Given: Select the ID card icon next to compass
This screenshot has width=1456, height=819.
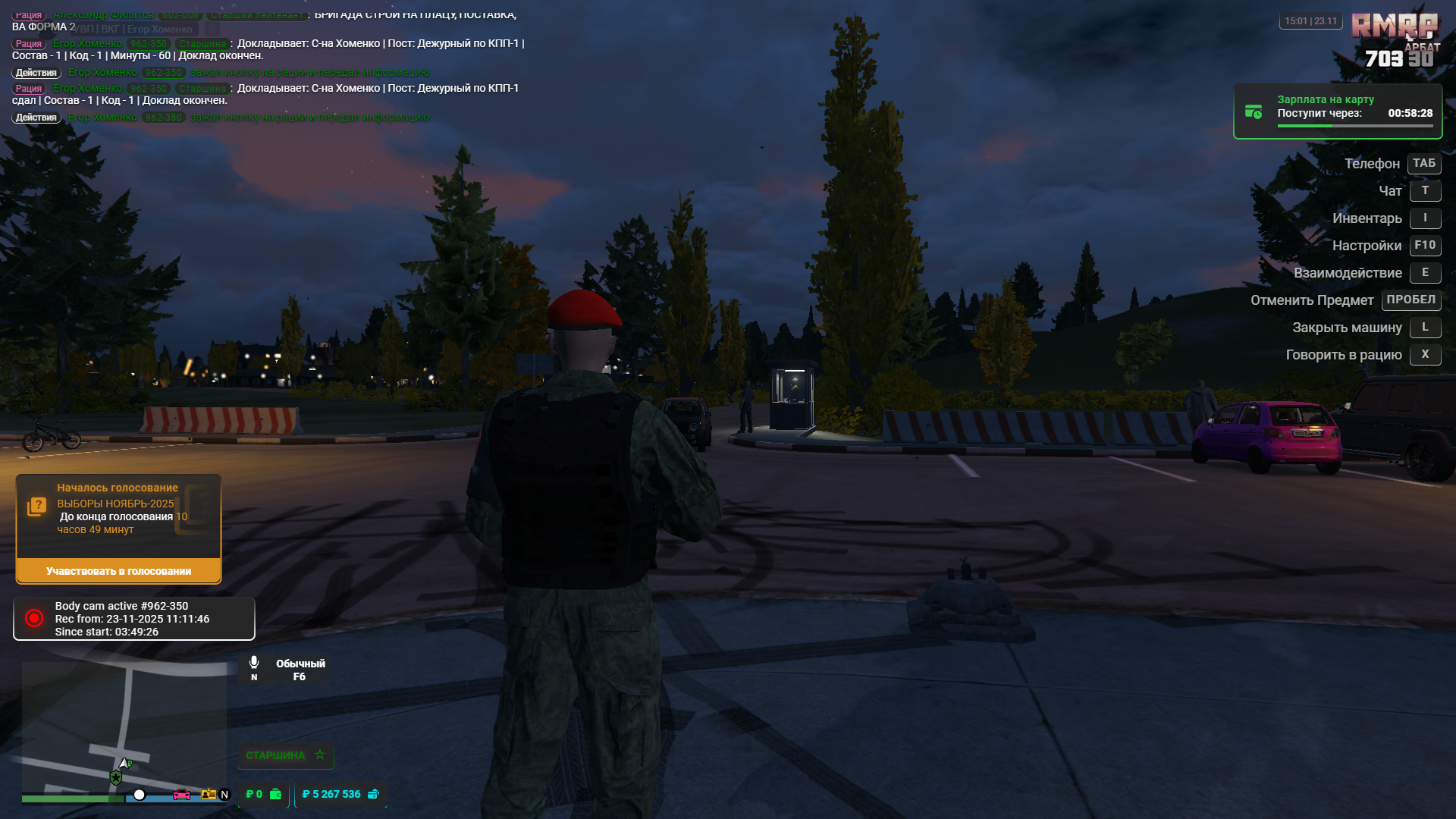Looking at the screenshot, I should (x=208, y=795).
